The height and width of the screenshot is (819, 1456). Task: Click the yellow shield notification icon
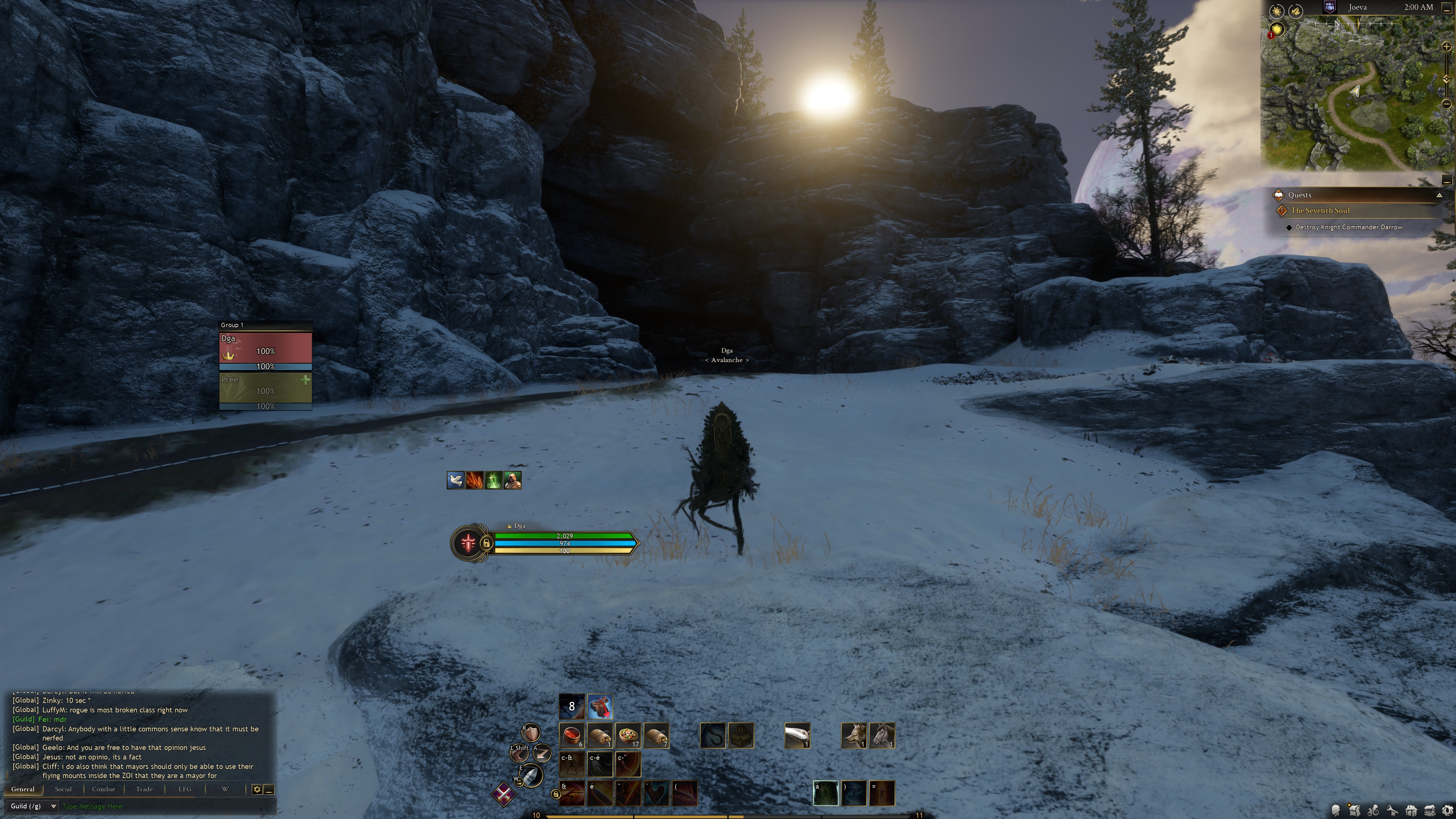[1276, 30]
